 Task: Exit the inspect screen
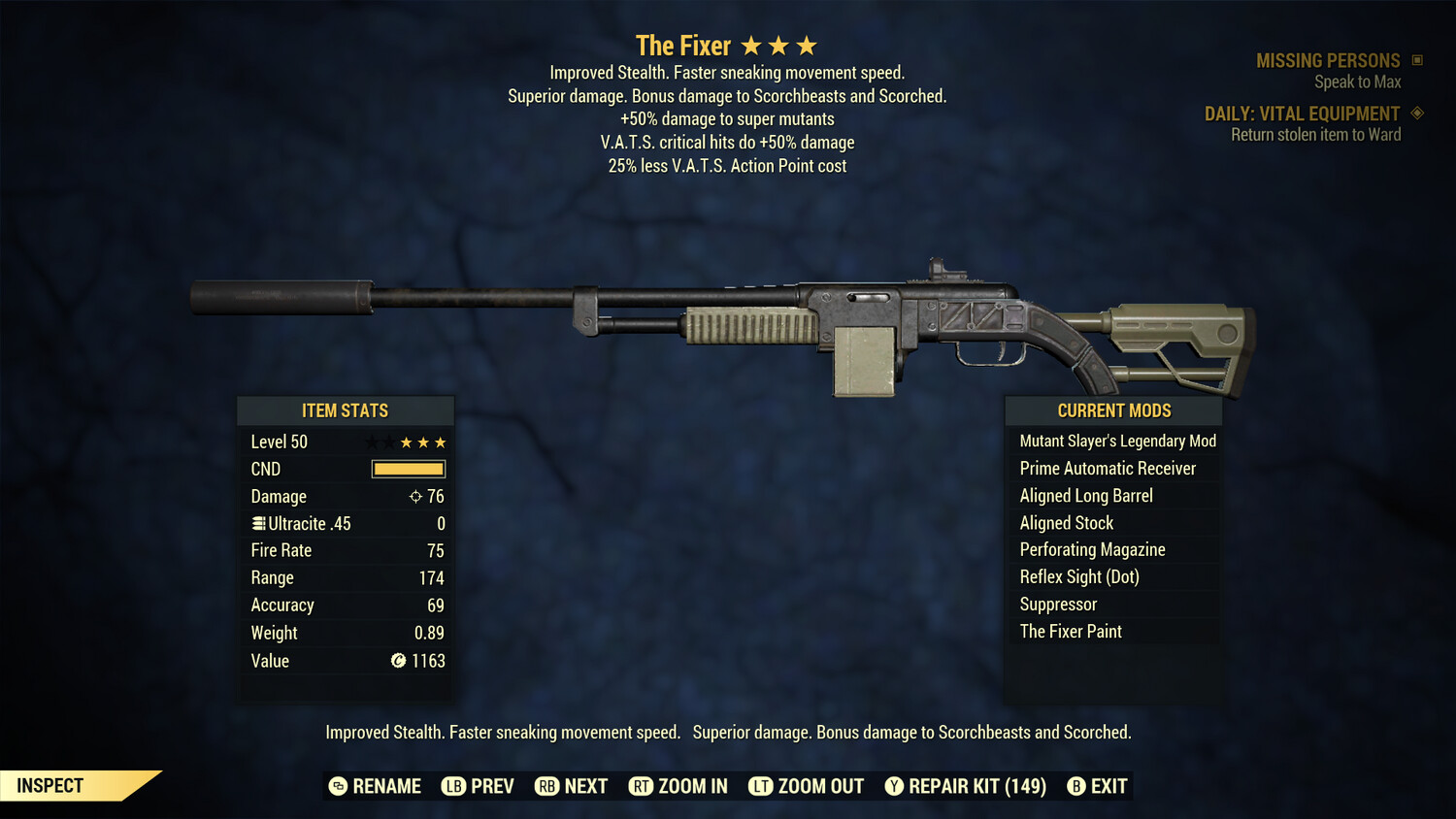point(1097,786)
